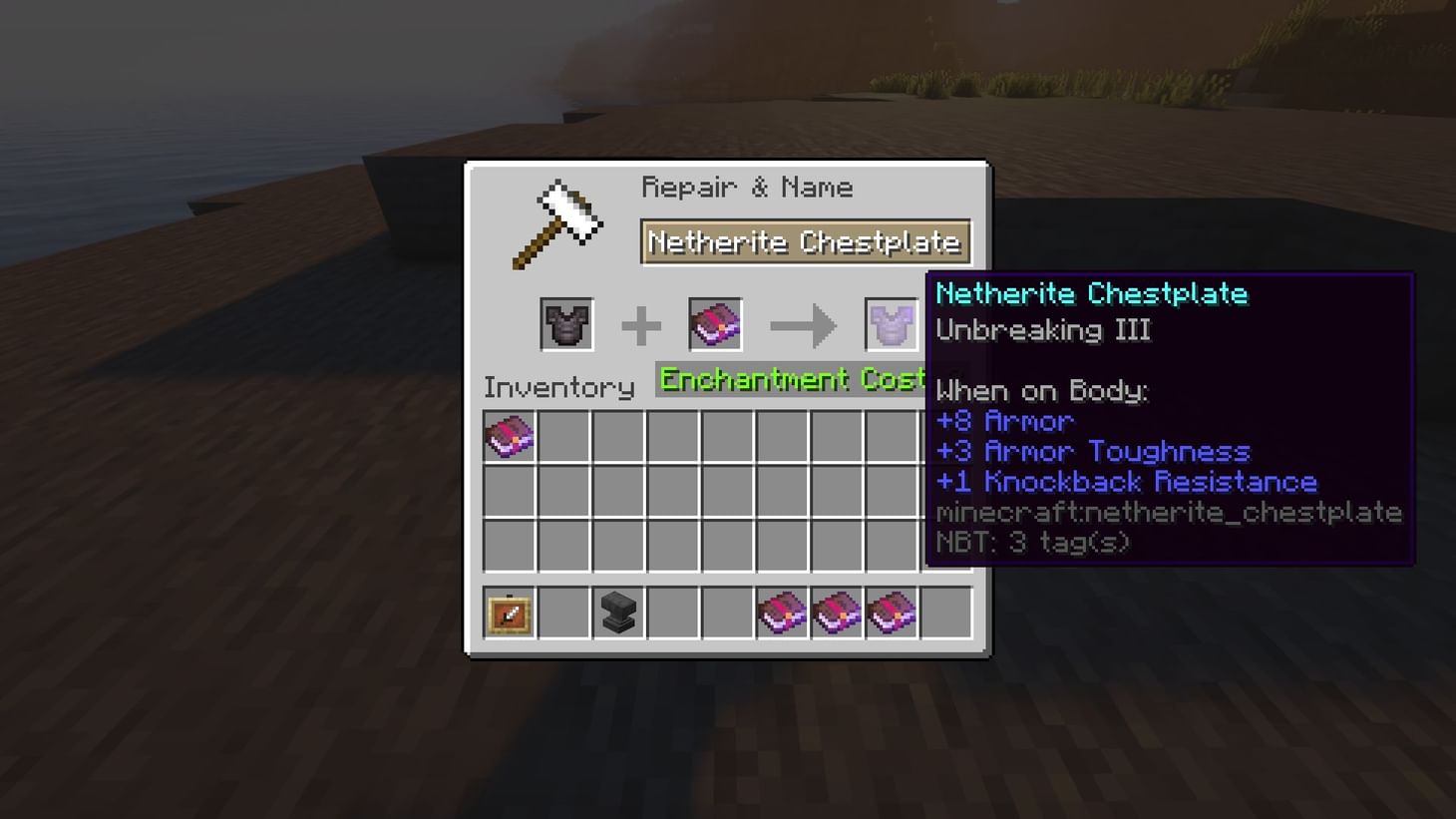Click the plus sign between anvil slots
Viewport: 1456px width, 819px height.
coord(641,324)
